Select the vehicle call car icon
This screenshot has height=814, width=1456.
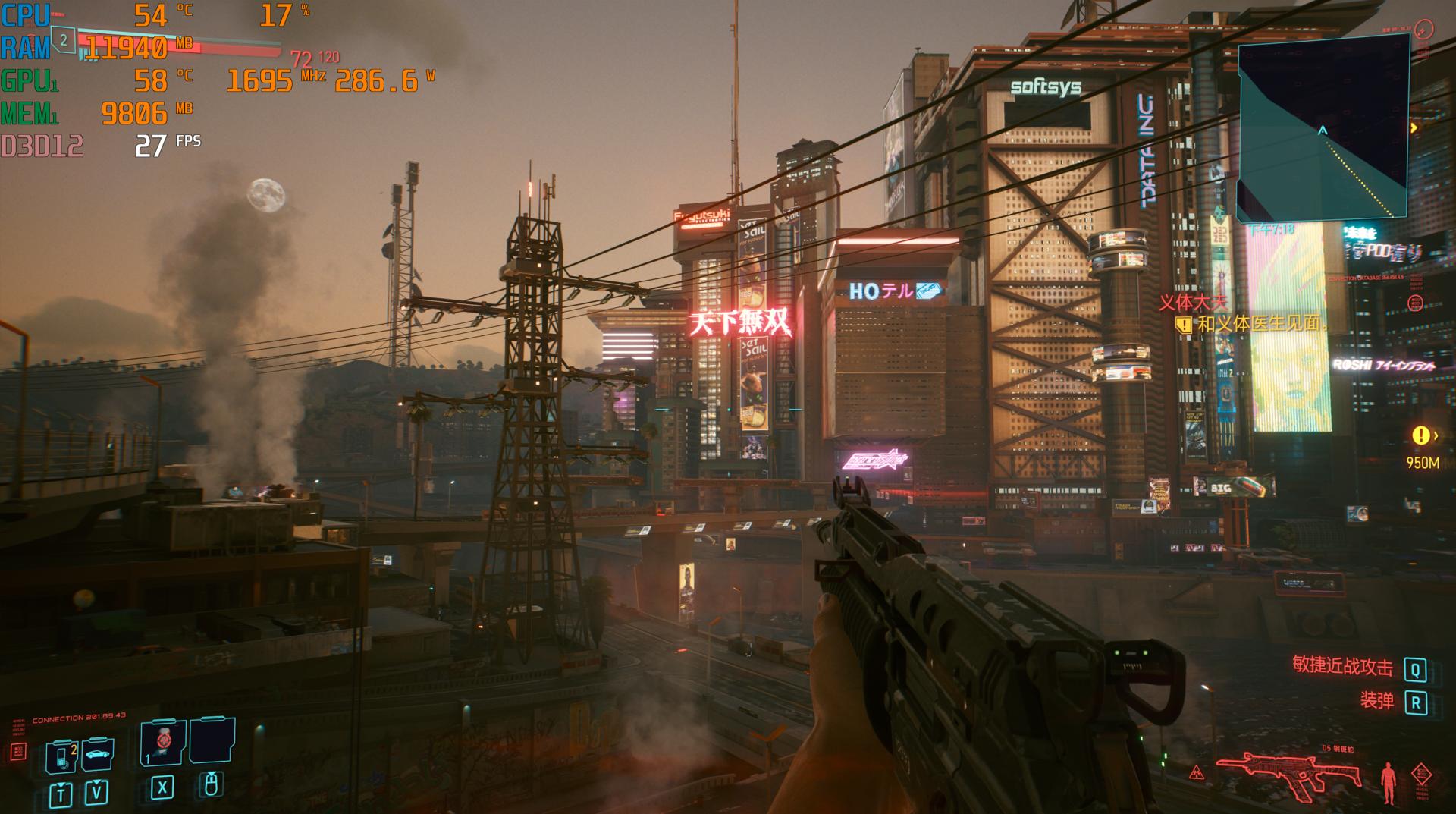click(97, 753)
